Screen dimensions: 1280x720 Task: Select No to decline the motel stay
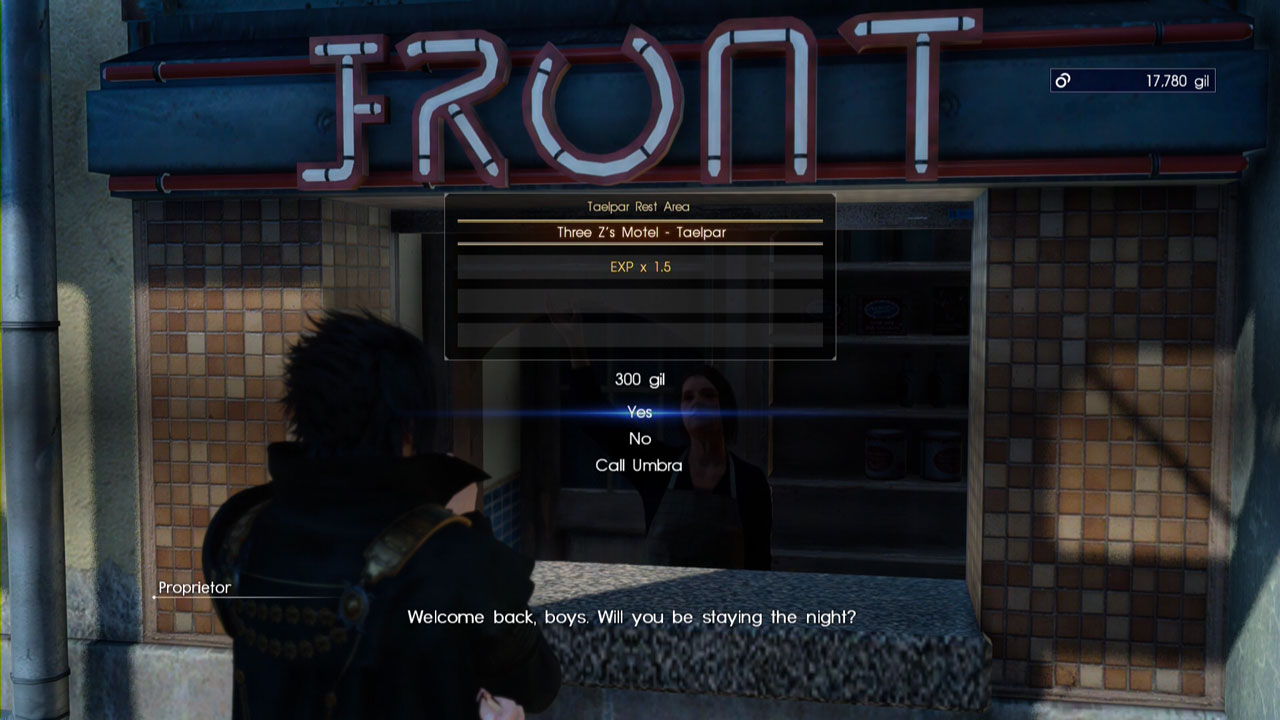(x=640, y=439)
